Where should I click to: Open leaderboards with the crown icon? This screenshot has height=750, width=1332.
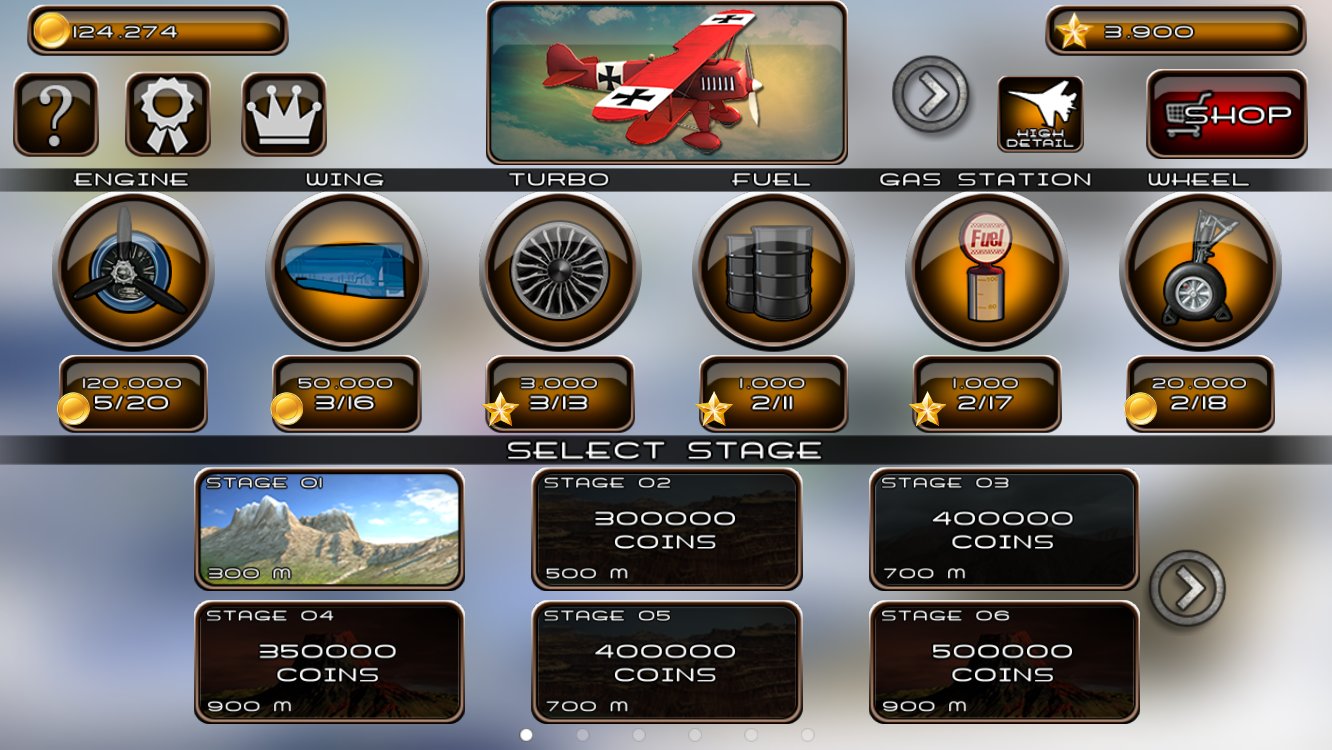pyautogui.click(x=280, y=113)
